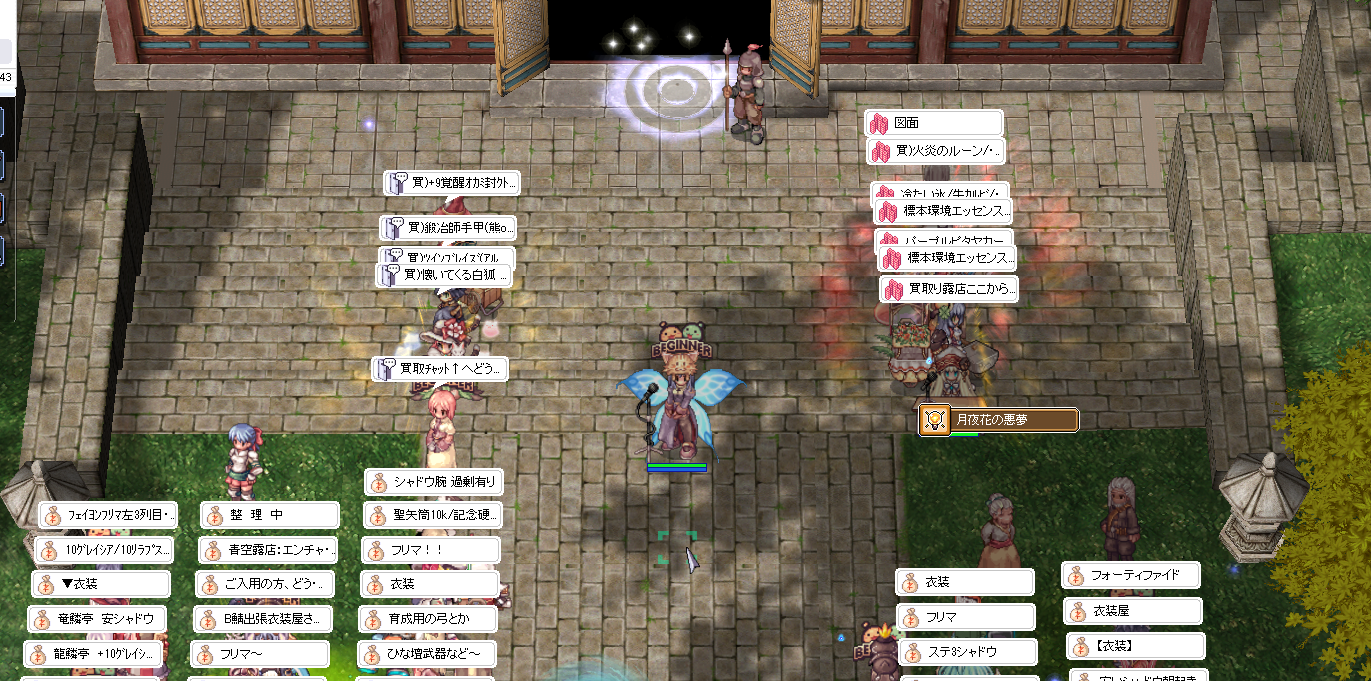Open the 【衣装】 vendor shop sign
This screenshot has width=1371, height=681.
click(1135, 645)
